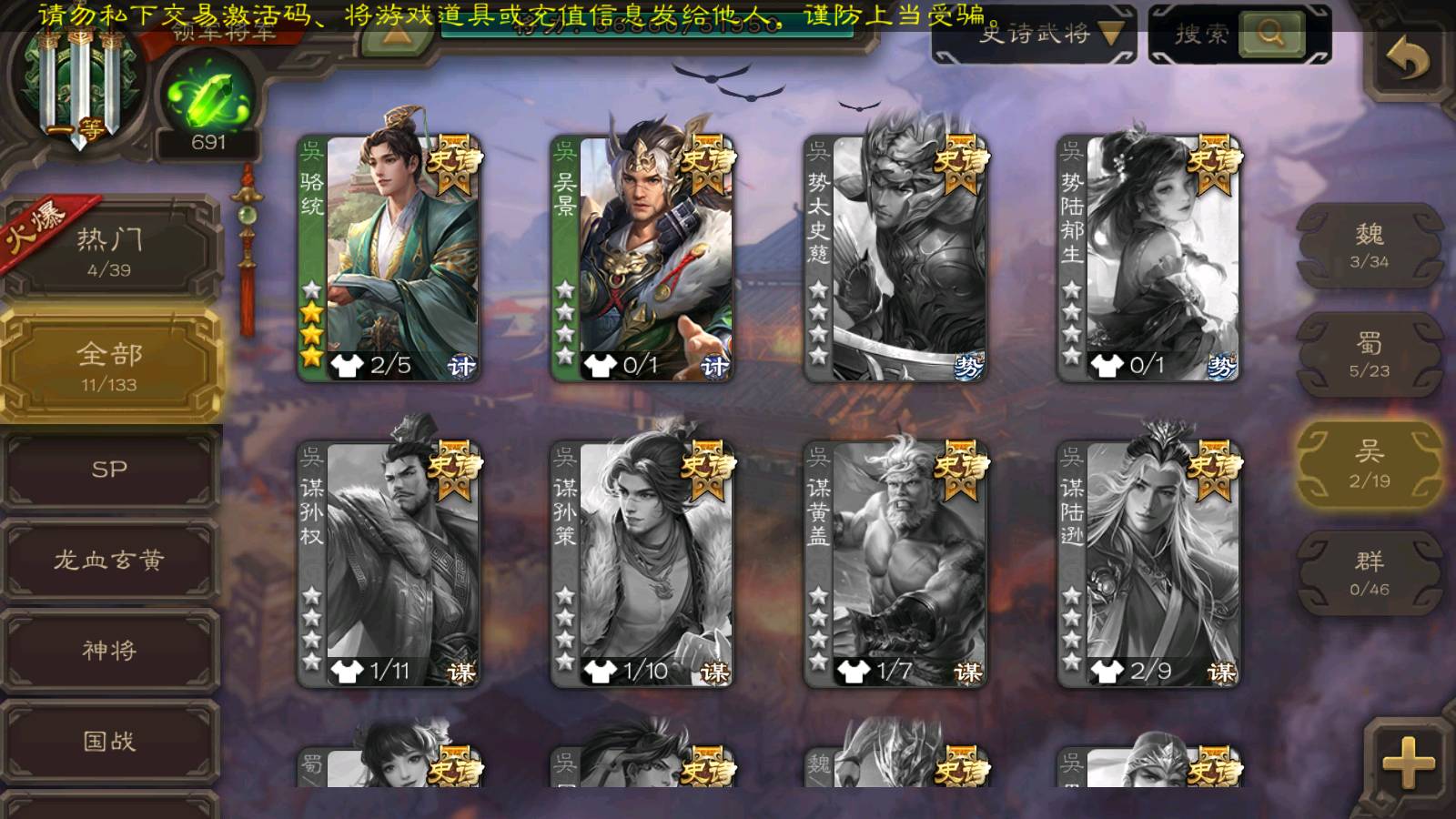Go back with the return arrow
The image size is (1456, 819).
[1407, 60]
